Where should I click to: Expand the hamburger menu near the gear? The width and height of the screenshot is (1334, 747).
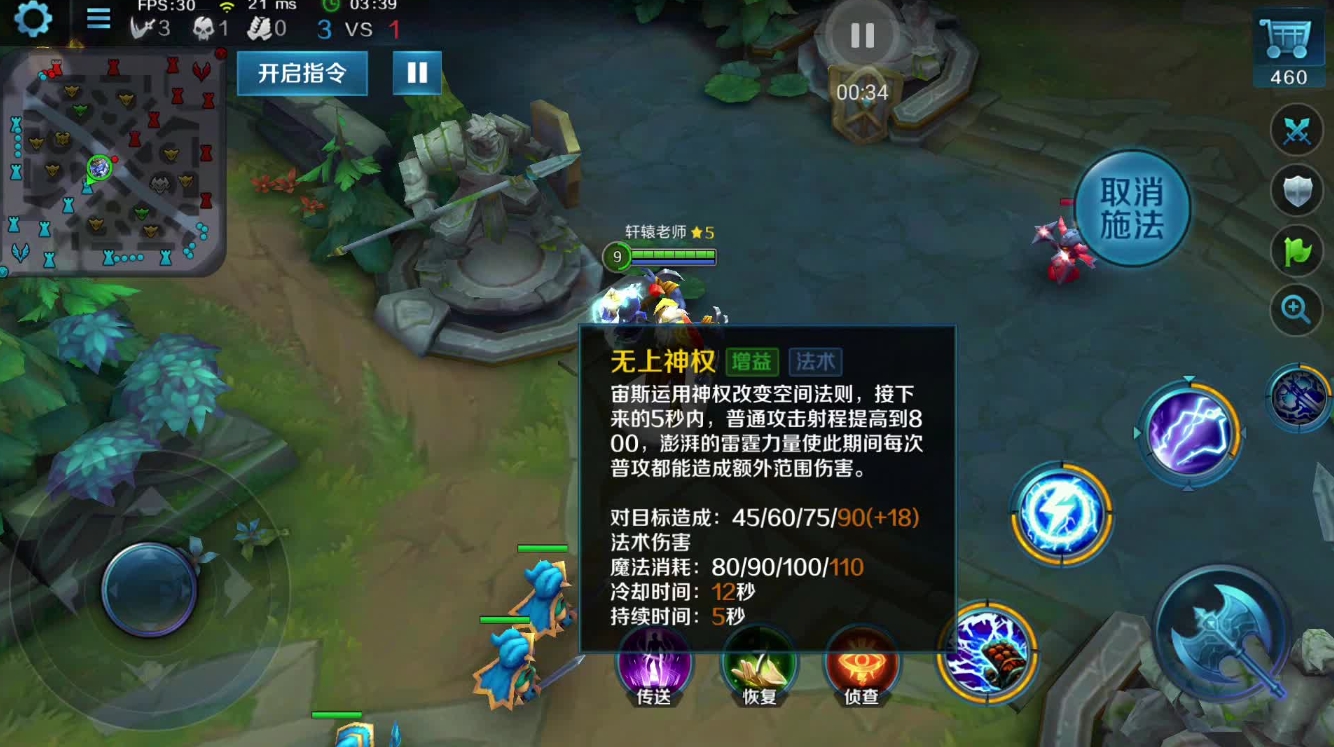[x=98, y=19]
